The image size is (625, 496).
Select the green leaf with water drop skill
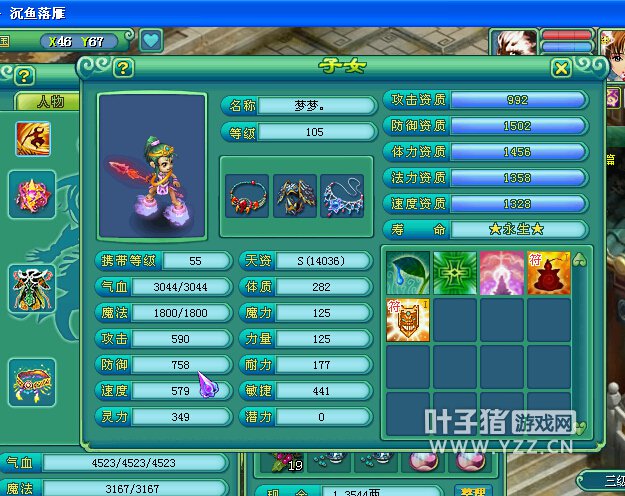[407, 272]
